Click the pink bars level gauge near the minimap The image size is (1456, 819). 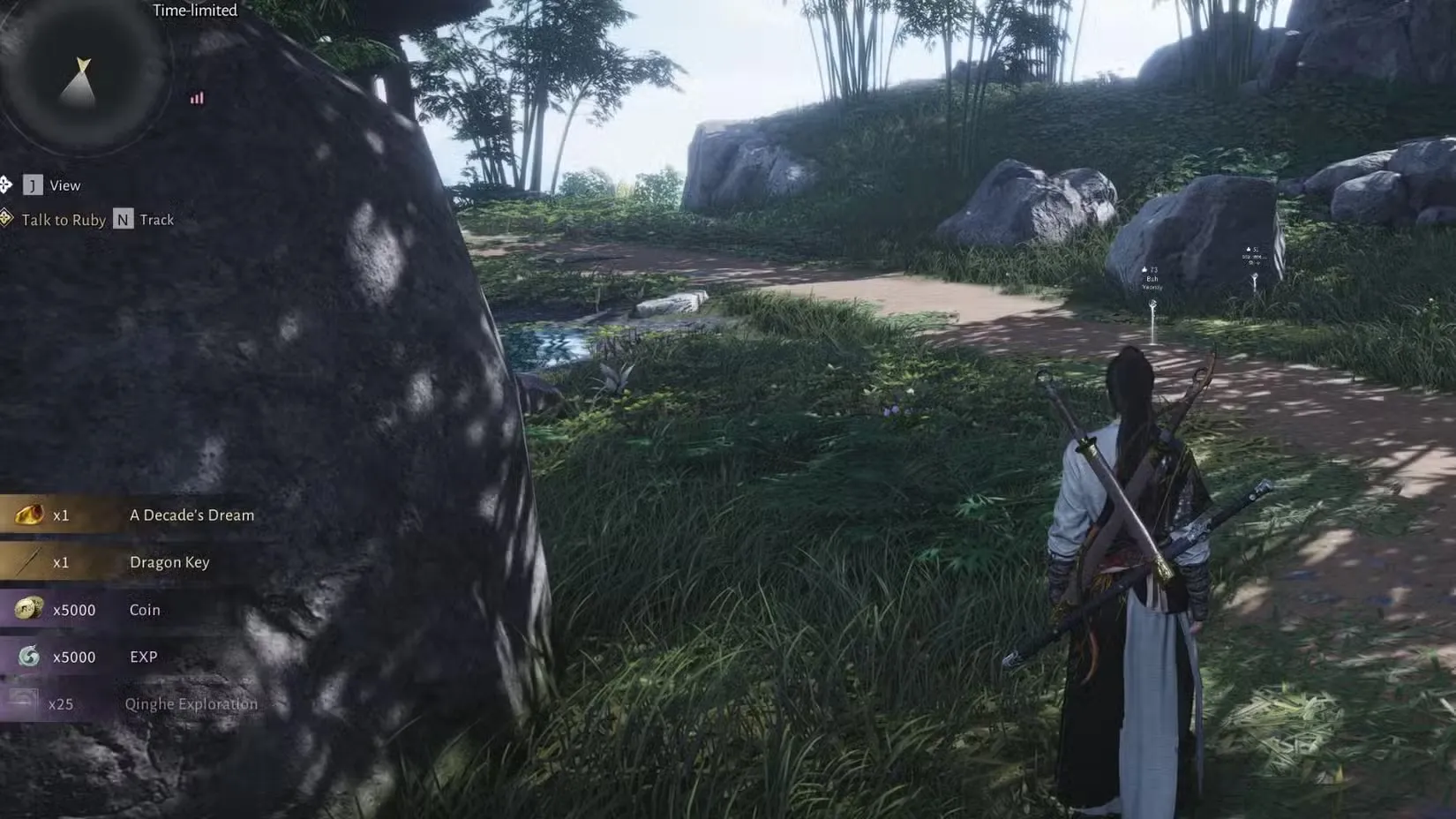[196, 98]
